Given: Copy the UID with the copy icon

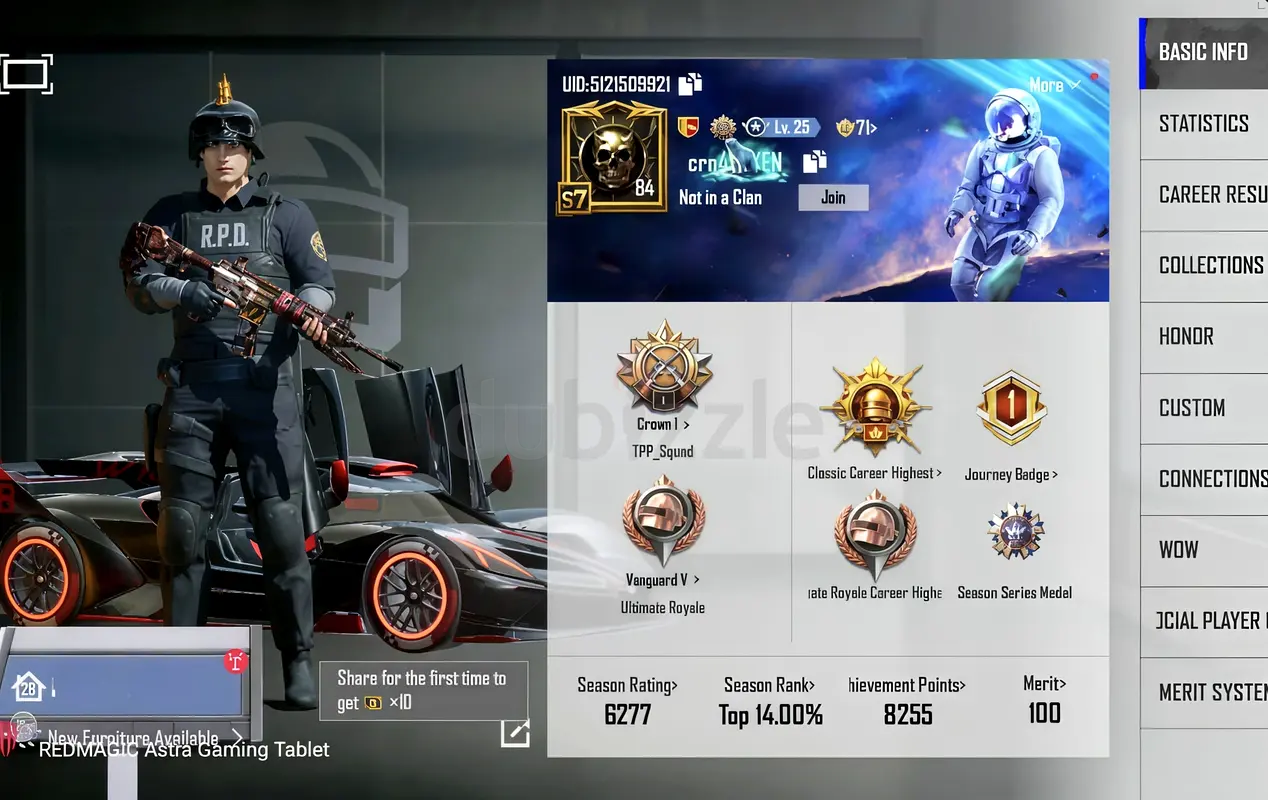Looking at the screenshot, I should pyautogui.click(x=690, y=85).
